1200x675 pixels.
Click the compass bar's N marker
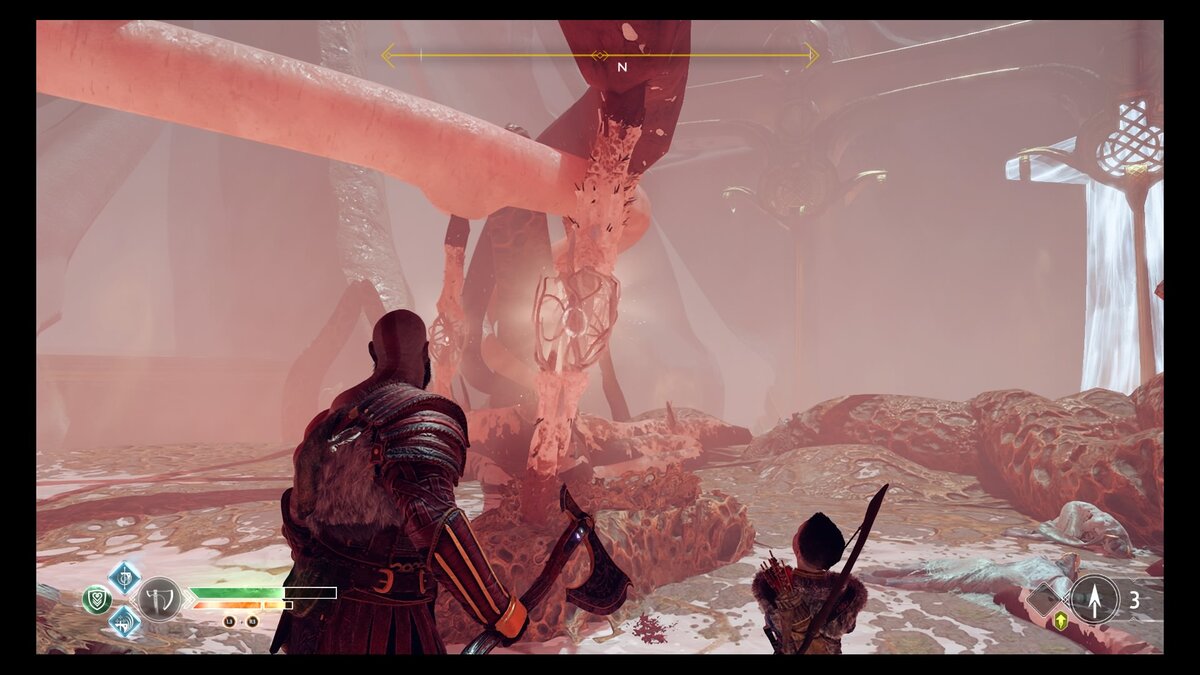[622, 67]
